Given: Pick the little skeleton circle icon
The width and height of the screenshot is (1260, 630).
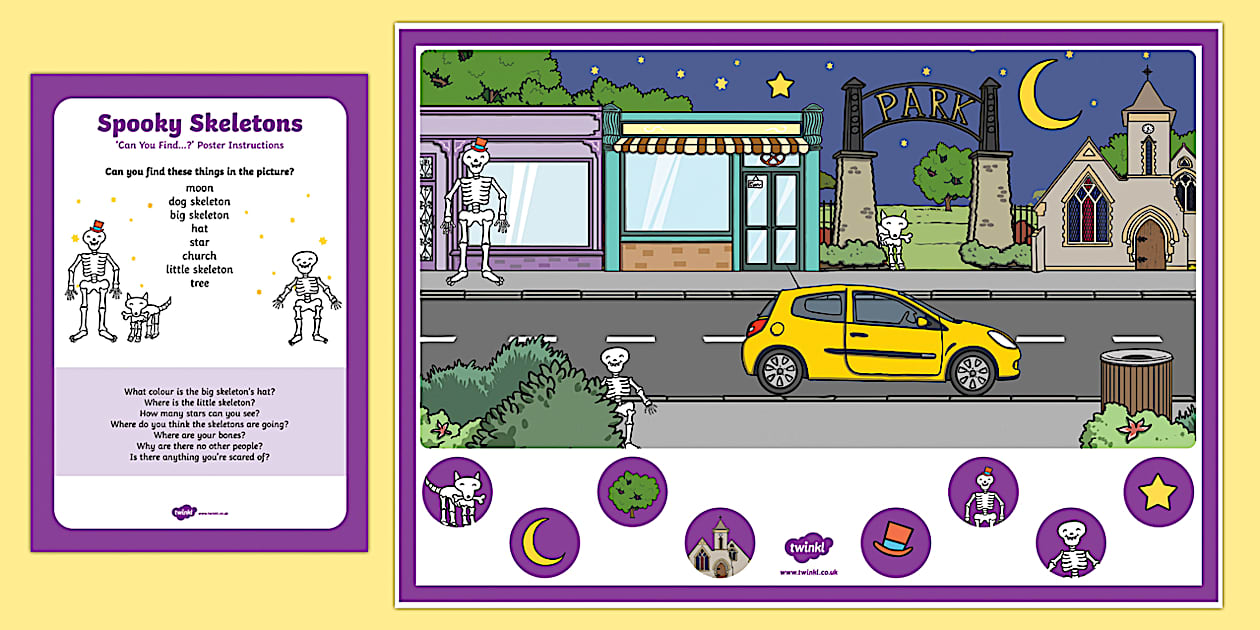Looking at the screenshot, I should (x=1070, y=543).
